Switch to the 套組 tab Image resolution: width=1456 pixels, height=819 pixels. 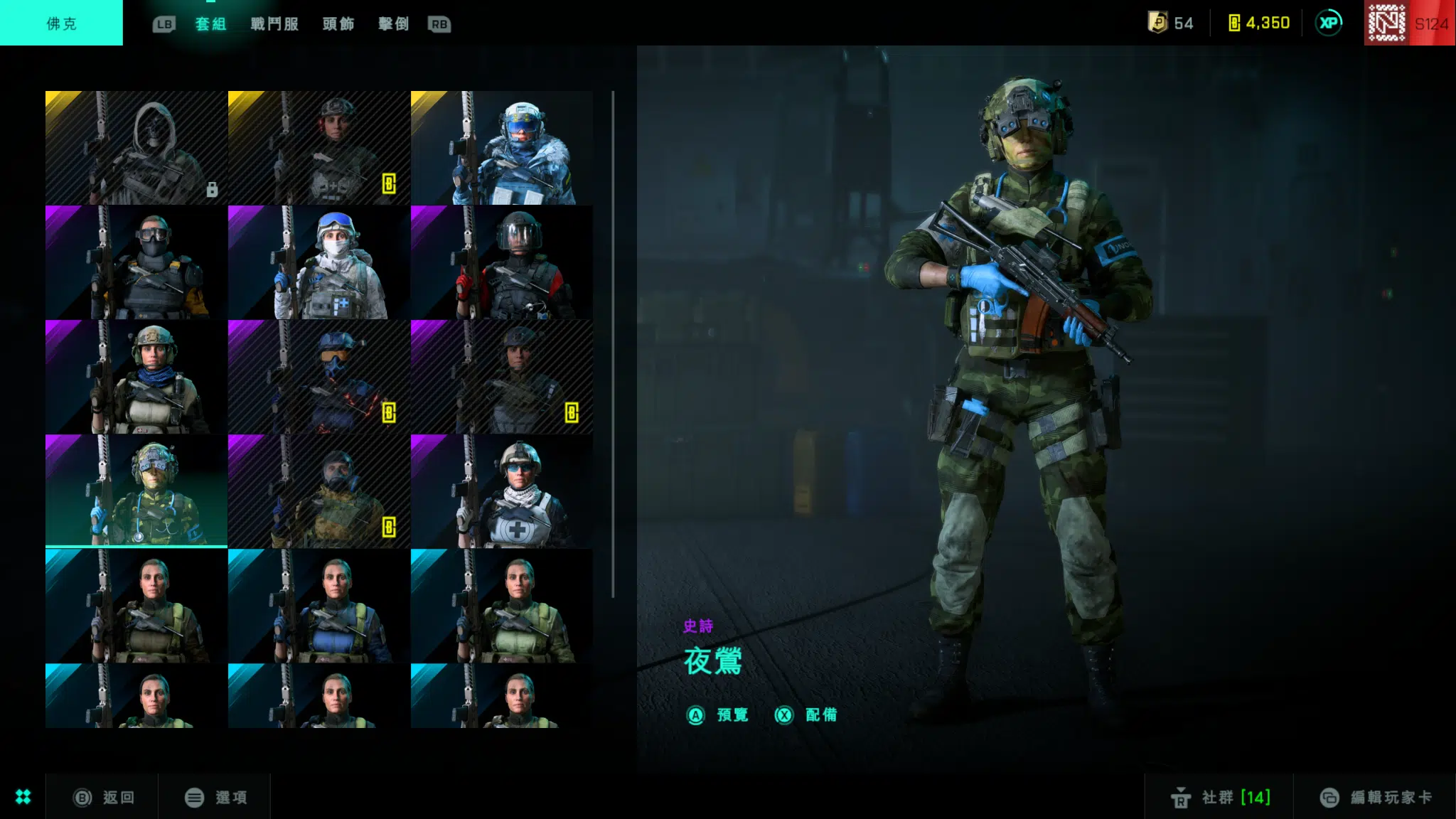[x=210, y=24]
